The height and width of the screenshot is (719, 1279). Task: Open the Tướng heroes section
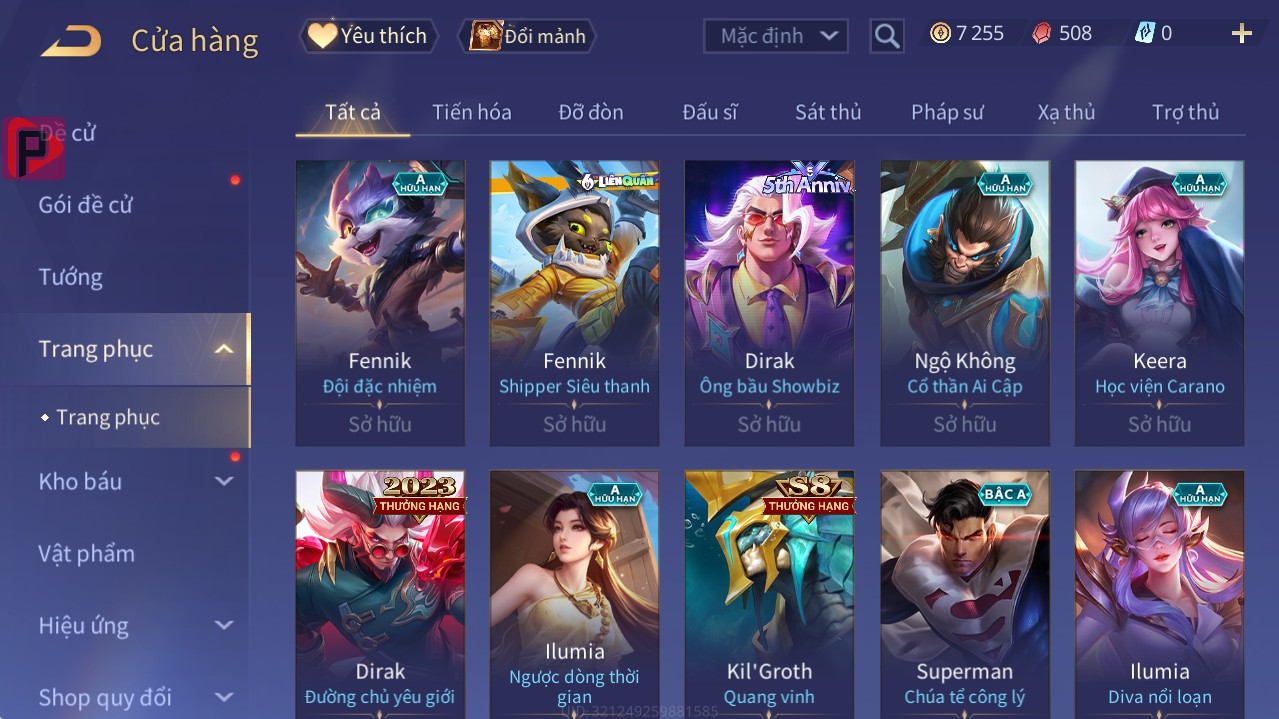coord(71,277)
